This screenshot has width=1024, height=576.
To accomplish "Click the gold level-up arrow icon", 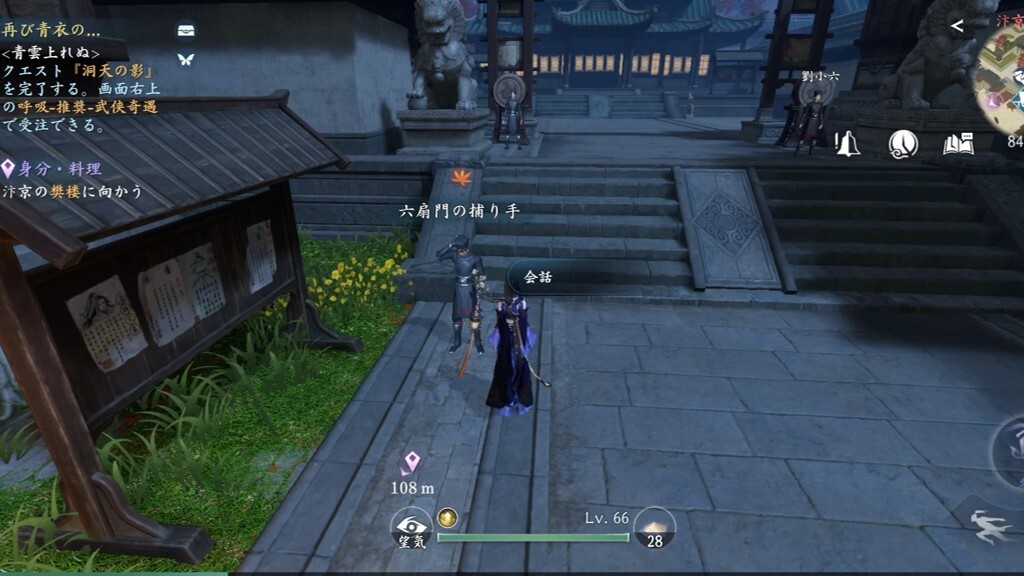I will pyautogui.click(x=447, y=518).
